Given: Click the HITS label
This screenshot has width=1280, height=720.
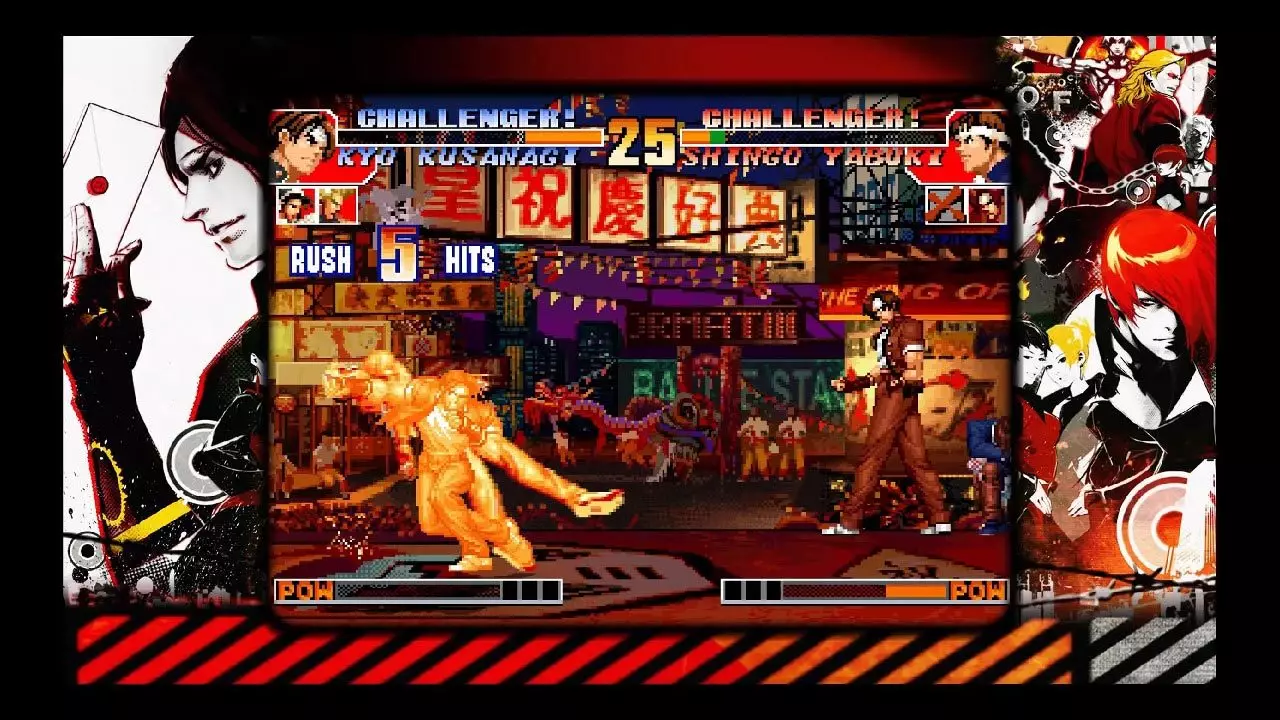Looking at the screenshot, I should click(470, 260).
